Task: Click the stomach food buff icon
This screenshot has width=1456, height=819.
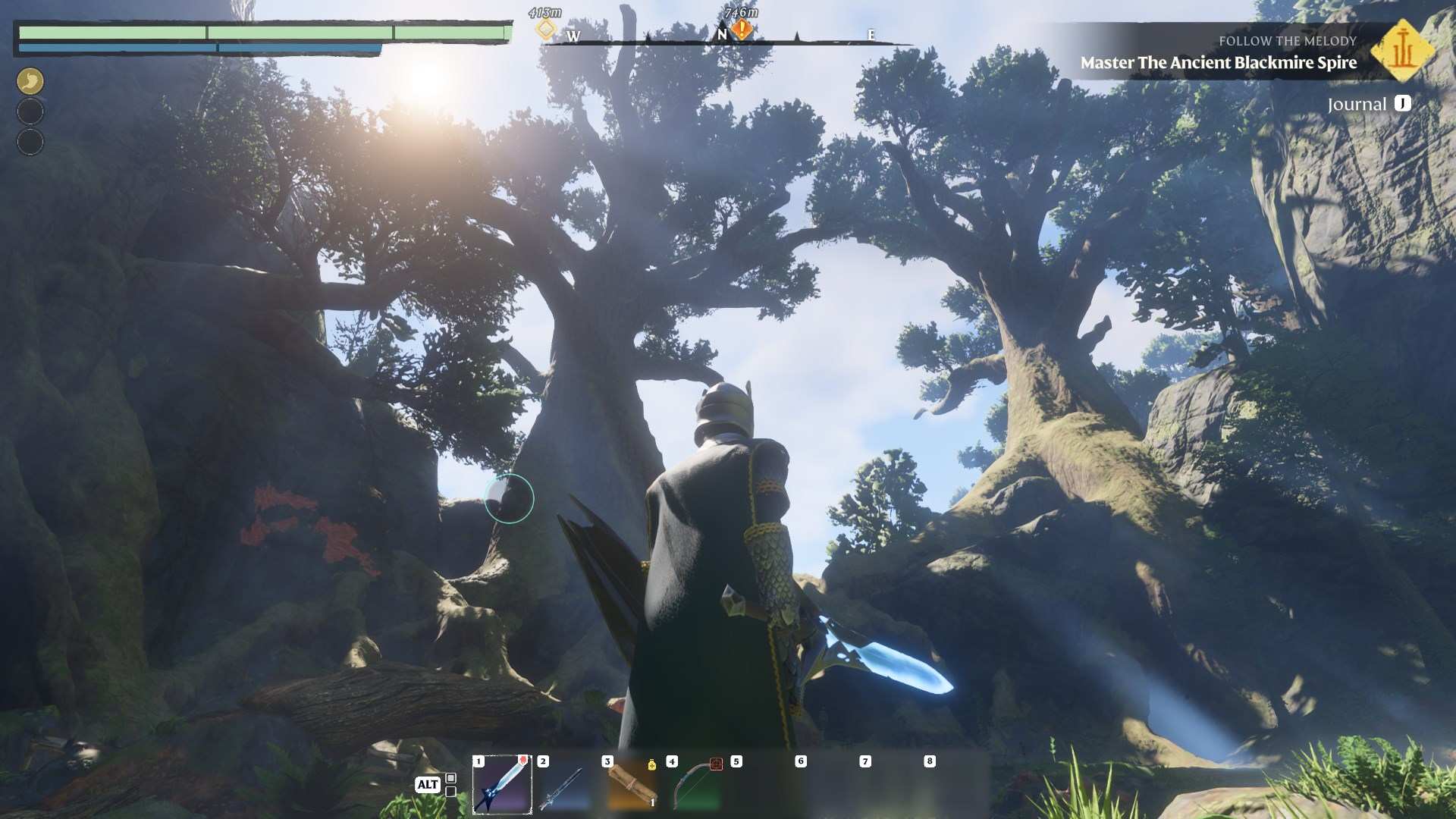Action: tap(30, 80)
